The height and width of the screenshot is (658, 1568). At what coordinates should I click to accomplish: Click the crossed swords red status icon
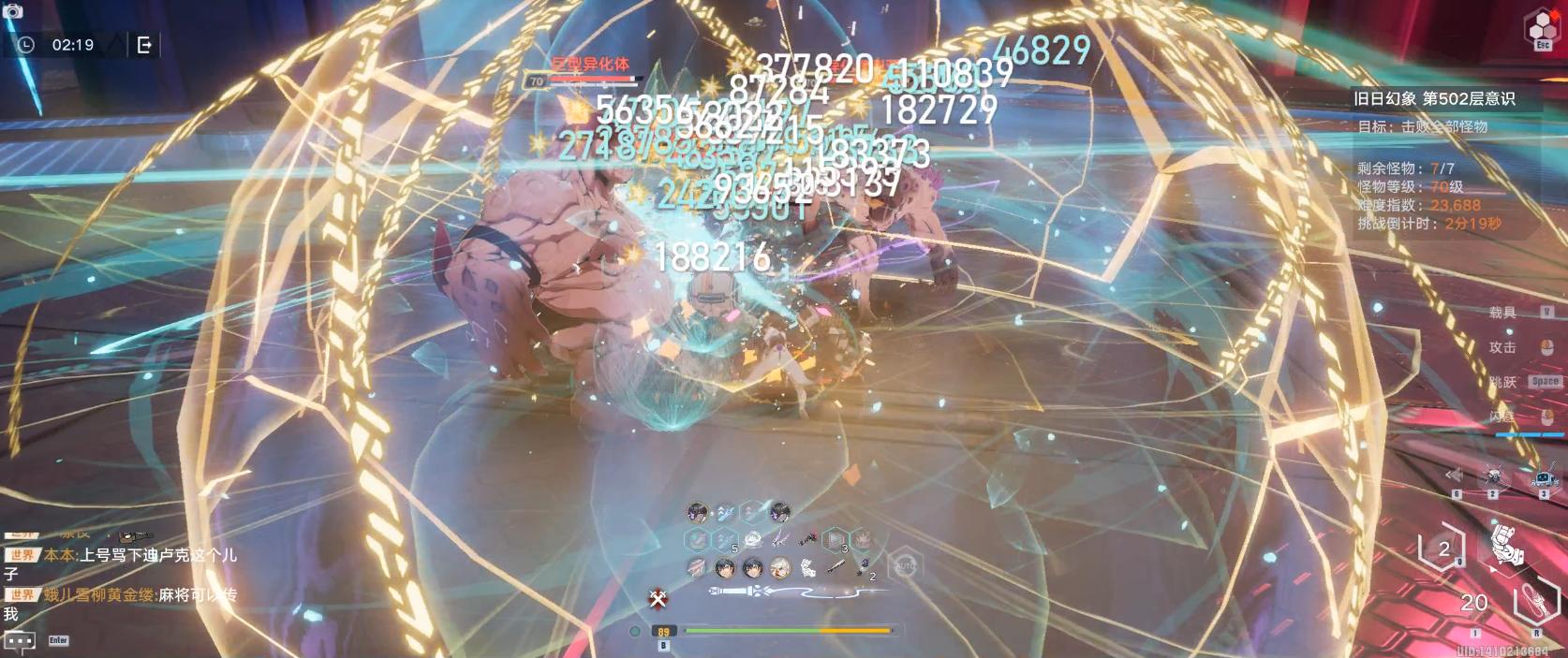pyautogui.click(x=658, y=597)
